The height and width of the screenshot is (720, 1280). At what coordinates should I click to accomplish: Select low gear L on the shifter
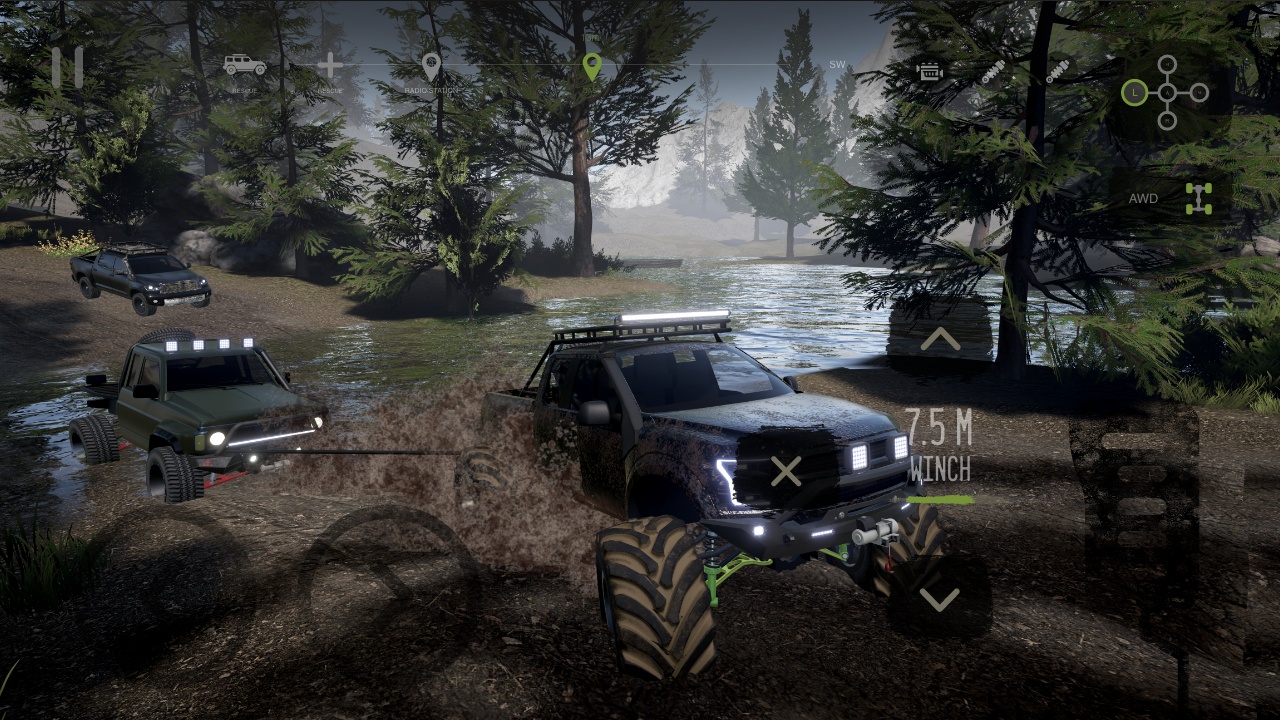pyautogui.click(x=1133, y=93)
